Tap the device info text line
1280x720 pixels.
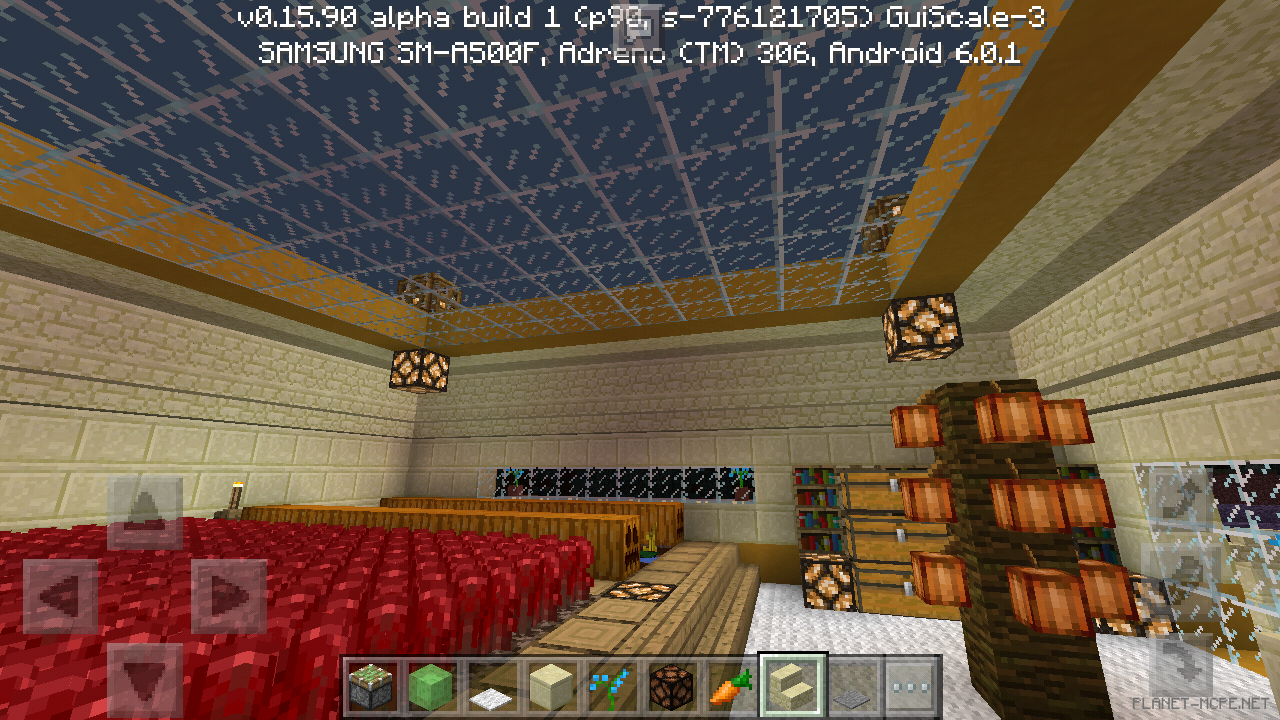[640, 50]
